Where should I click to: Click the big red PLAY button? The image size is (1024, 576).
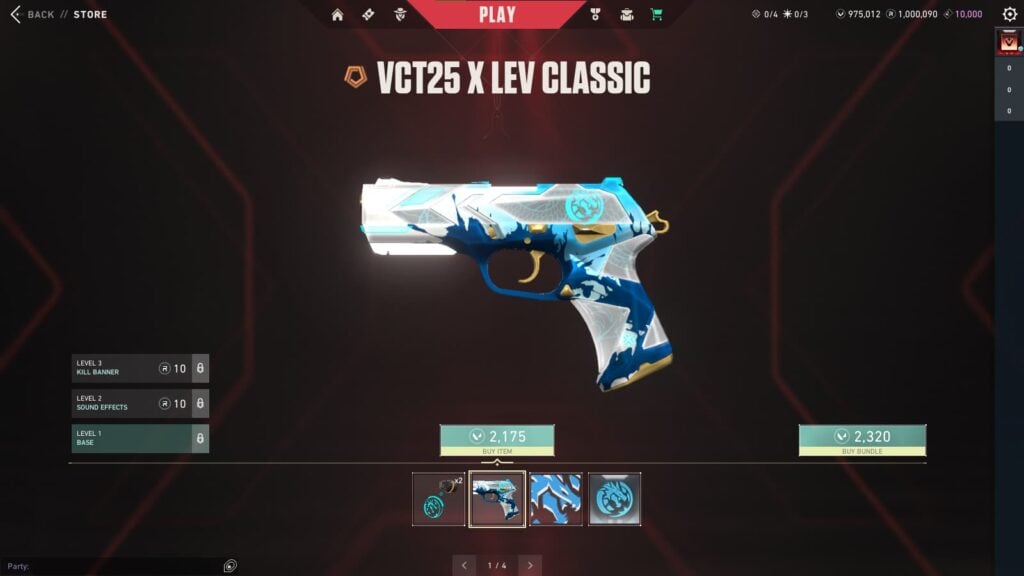click(497, 15)
